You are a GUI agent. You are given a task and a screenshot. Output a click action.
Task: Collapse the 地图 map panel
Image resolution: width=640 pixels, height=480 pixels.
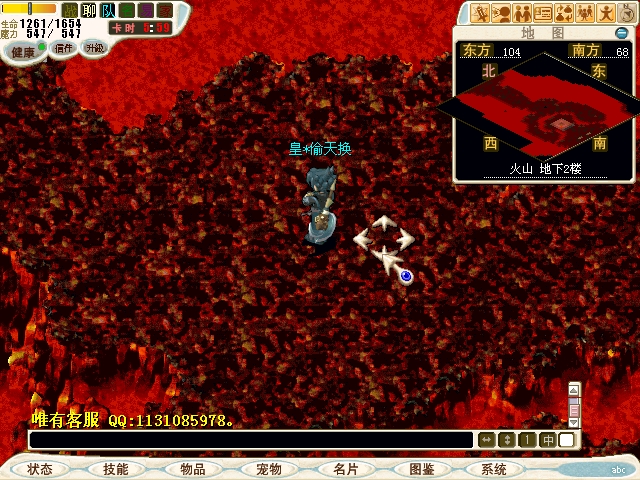point(621,33)
